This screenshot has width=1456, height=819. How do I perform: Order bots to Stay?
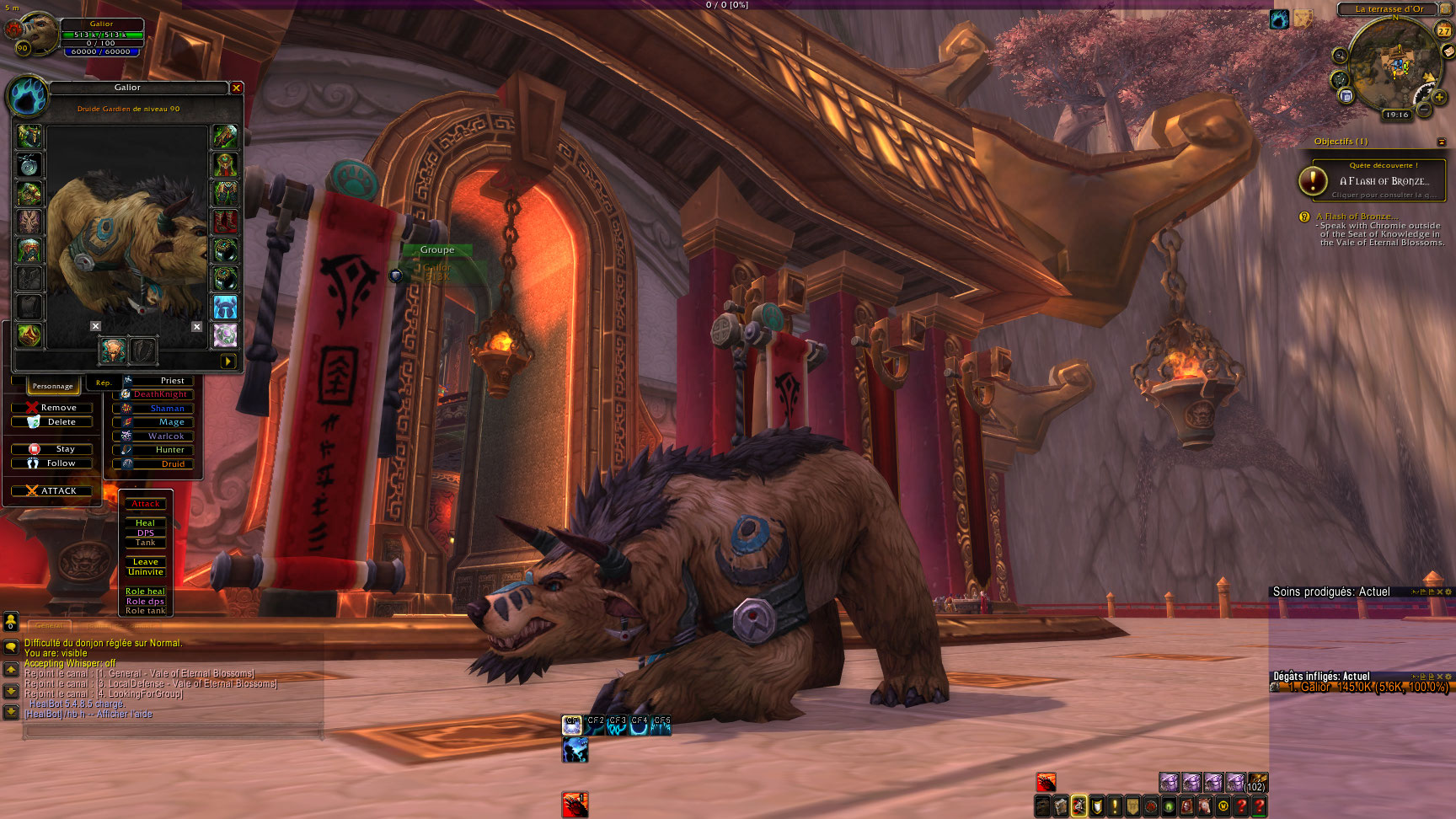[52, 449]
